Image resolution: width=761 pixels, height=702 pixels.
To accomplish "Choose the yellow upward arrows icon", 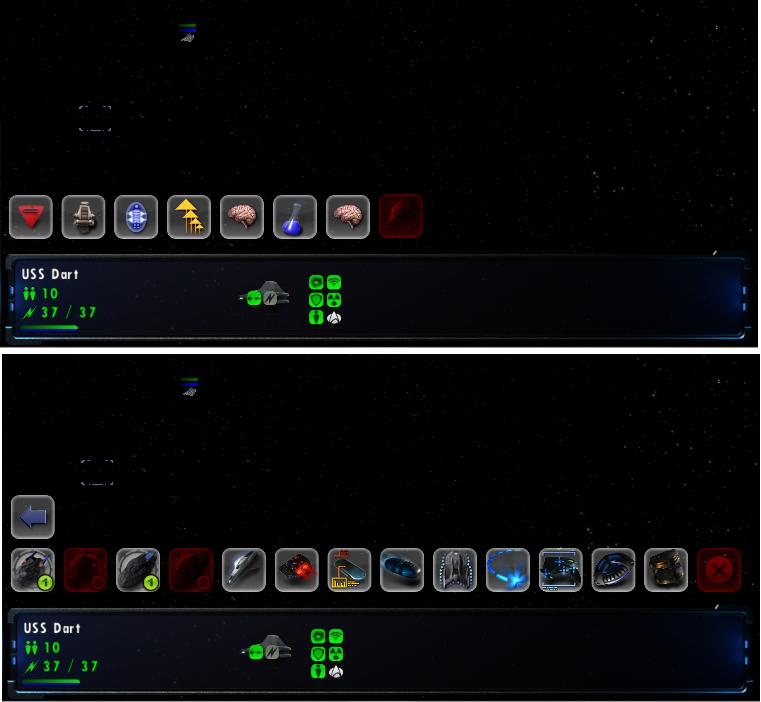I will pyautogui.click(x=190, y=216).
